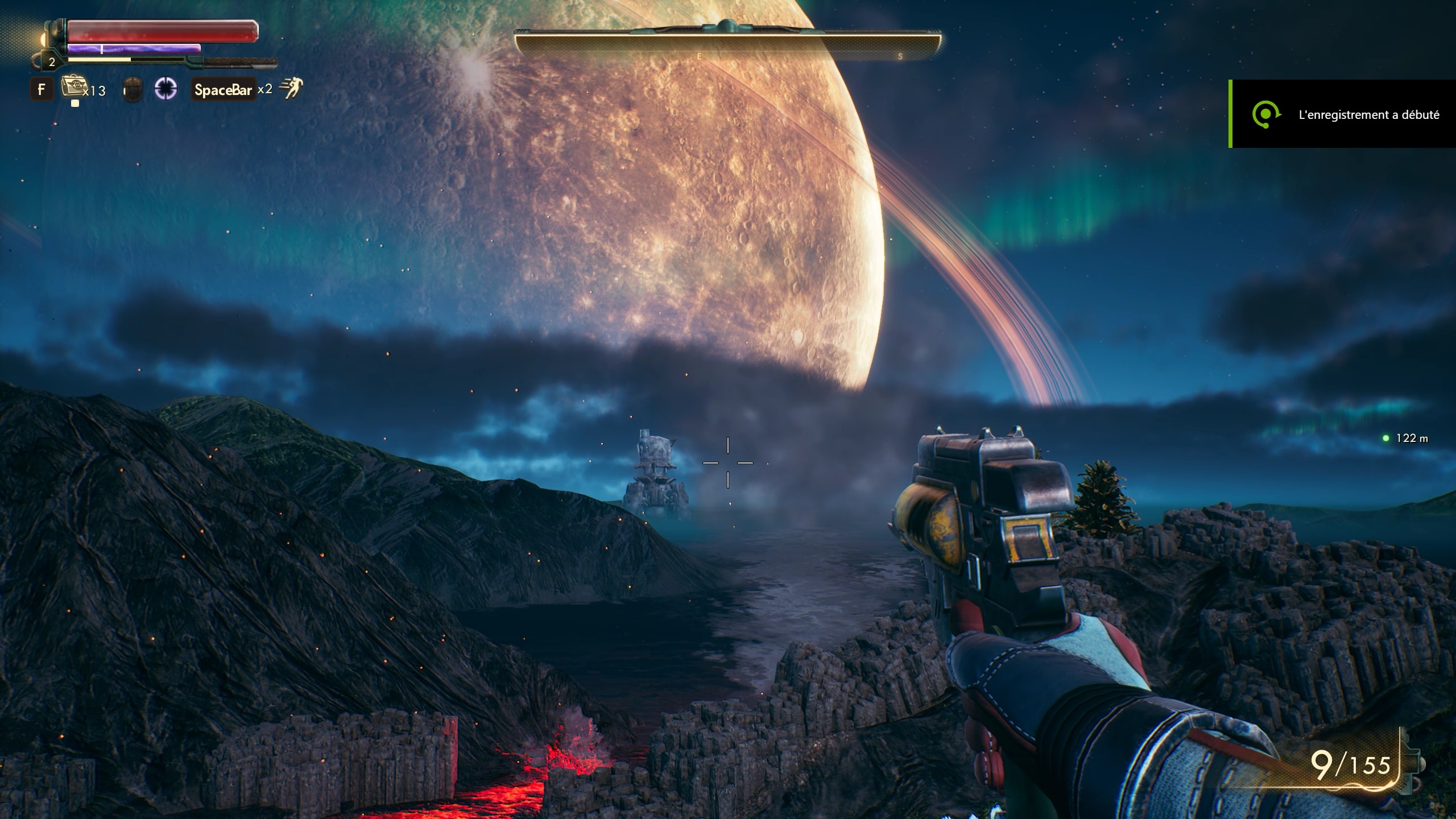Use the medical kit consumable icon

[x=72, y=88]
